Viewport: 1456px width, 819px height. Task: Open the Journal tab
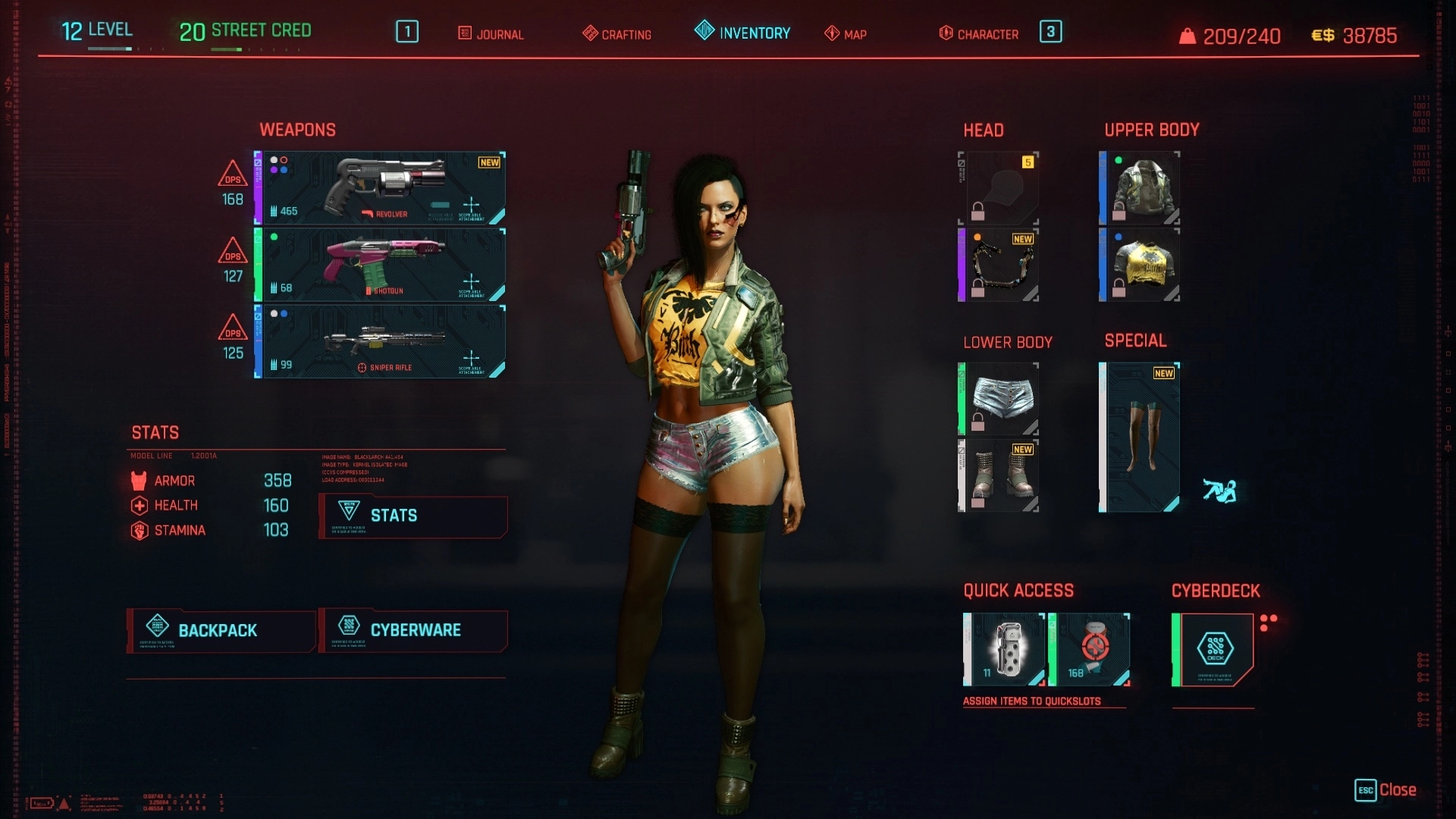pos(491,34)
